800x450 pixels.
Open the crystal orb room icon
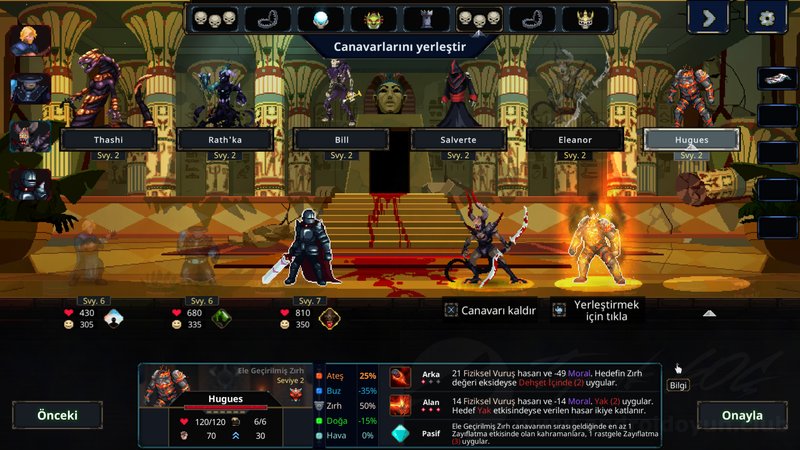pos(321,19)
